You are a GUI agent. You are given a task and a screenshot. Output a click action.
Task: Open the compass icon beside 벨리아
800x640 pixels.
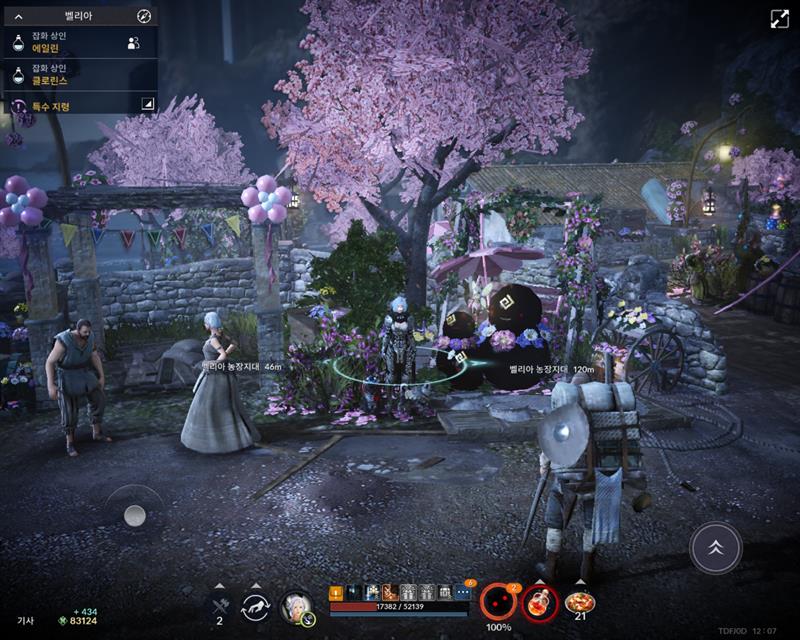pyautogui.click(x=144, y=16)
